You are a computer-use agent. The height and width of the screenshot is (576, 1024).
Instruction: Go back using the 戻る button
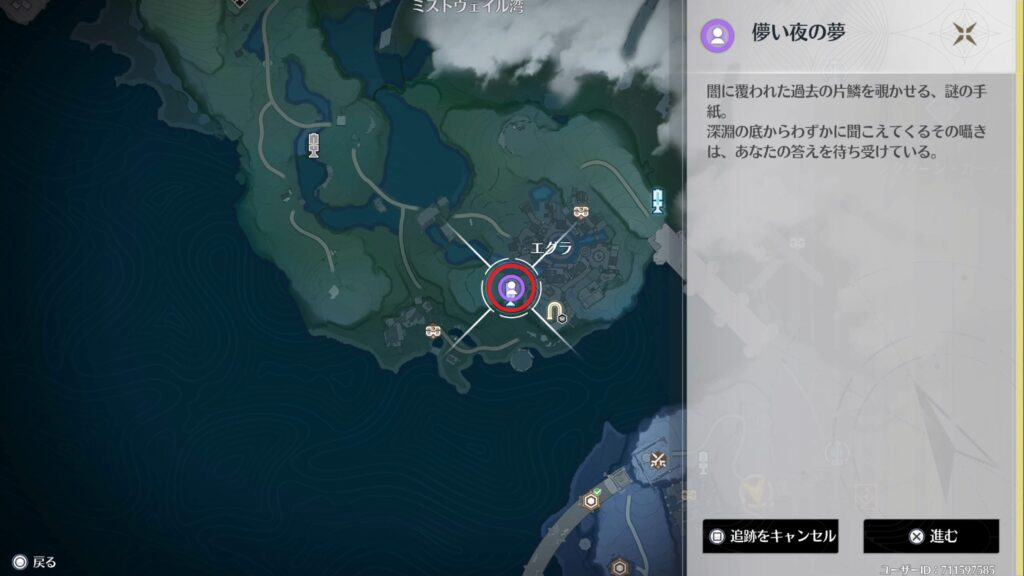(33, 562)
